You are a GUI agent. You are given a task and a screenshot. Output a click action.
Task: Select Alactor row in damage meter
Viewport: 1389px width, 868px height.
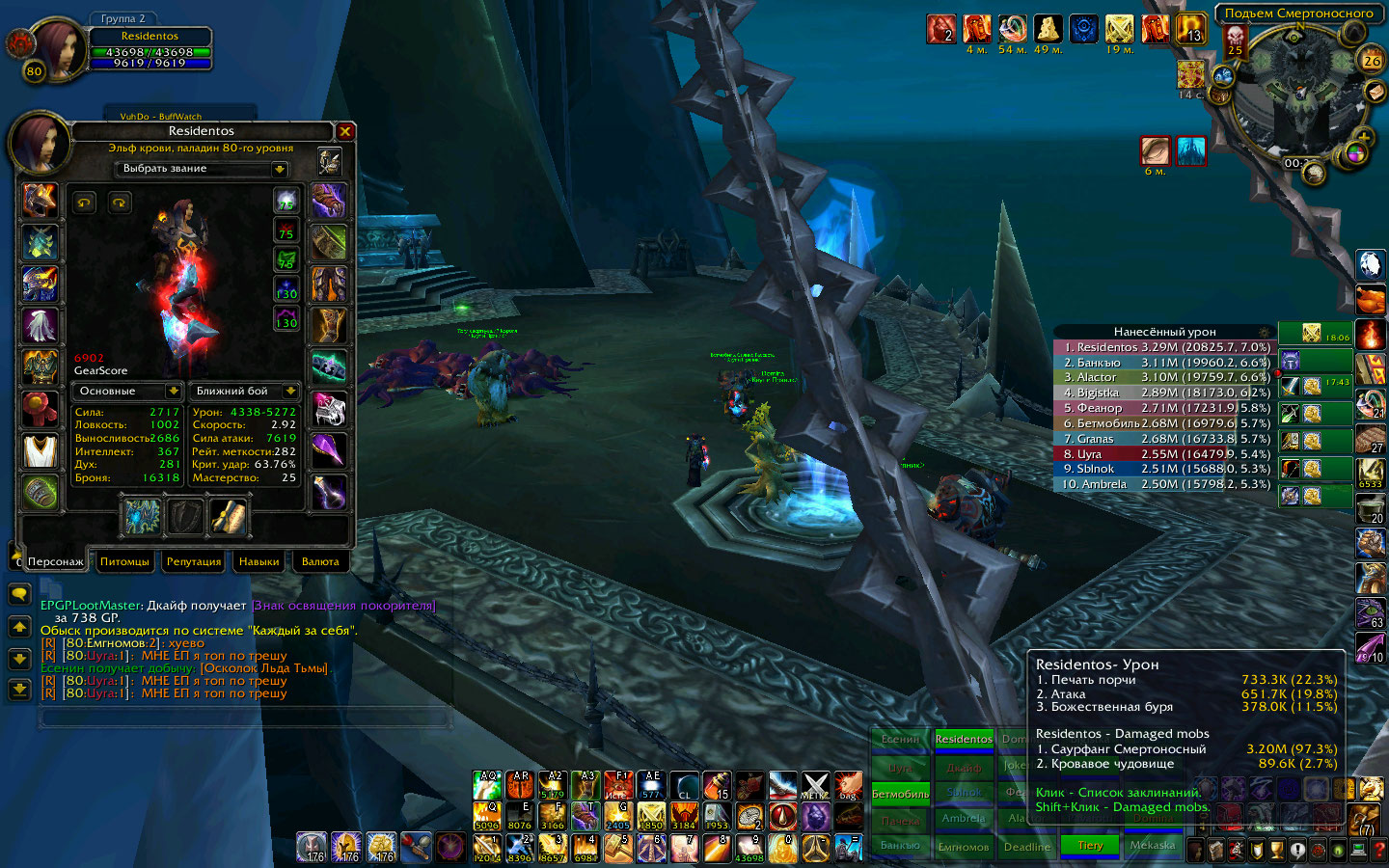1164,377
